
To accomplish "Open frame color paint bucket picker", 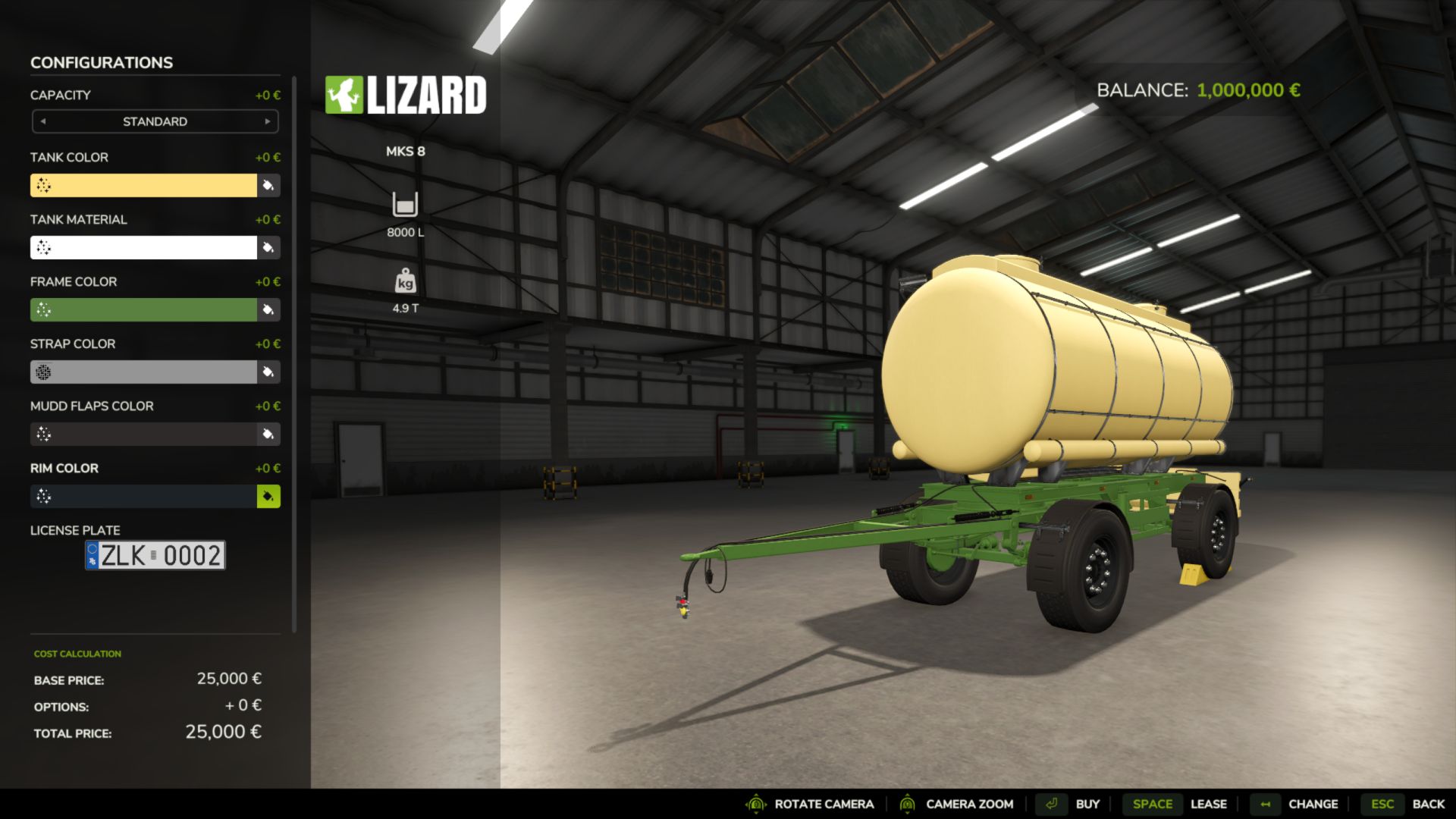I will 268,309.
